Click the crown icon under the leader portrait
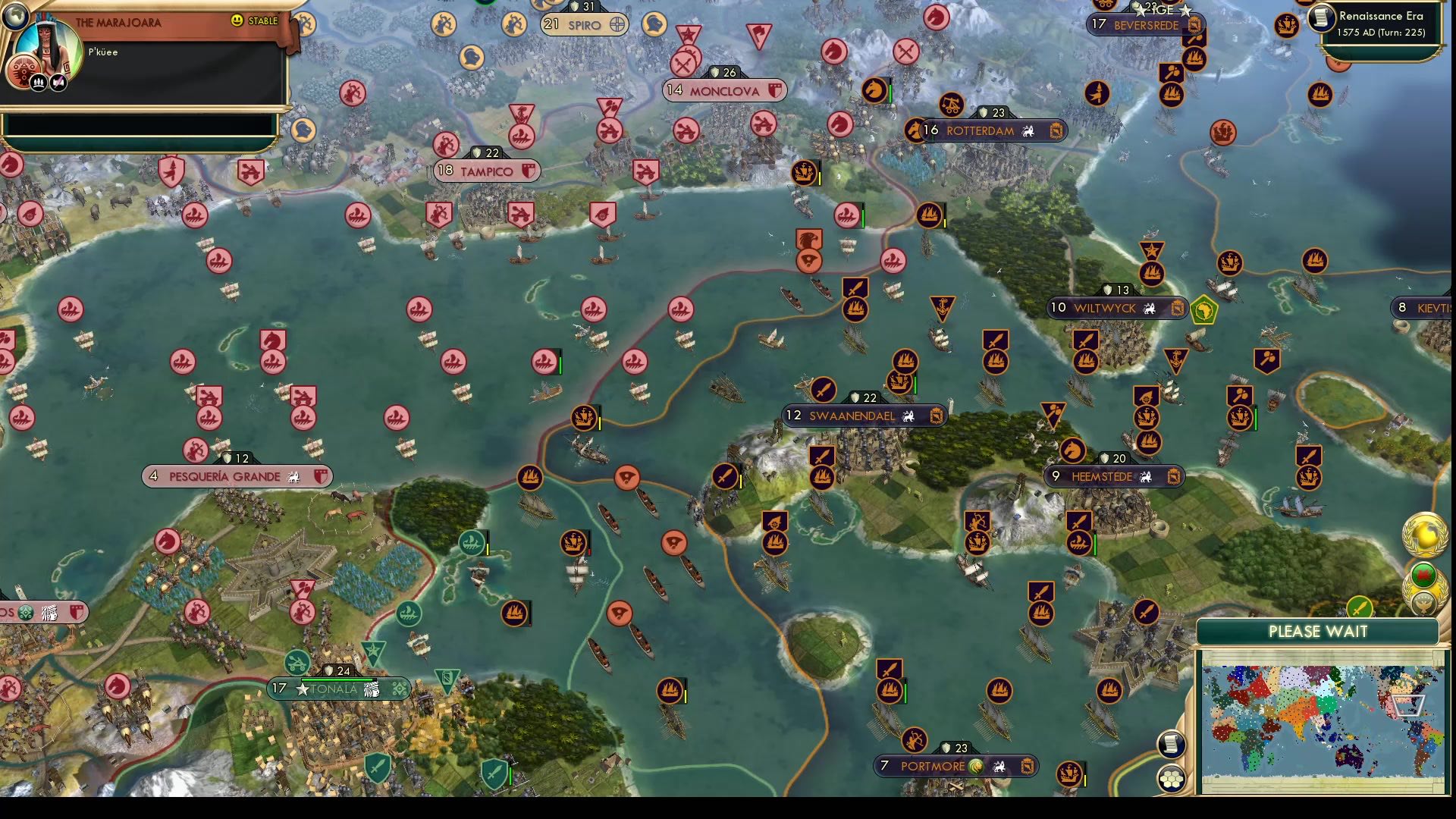 click(38, 82)
